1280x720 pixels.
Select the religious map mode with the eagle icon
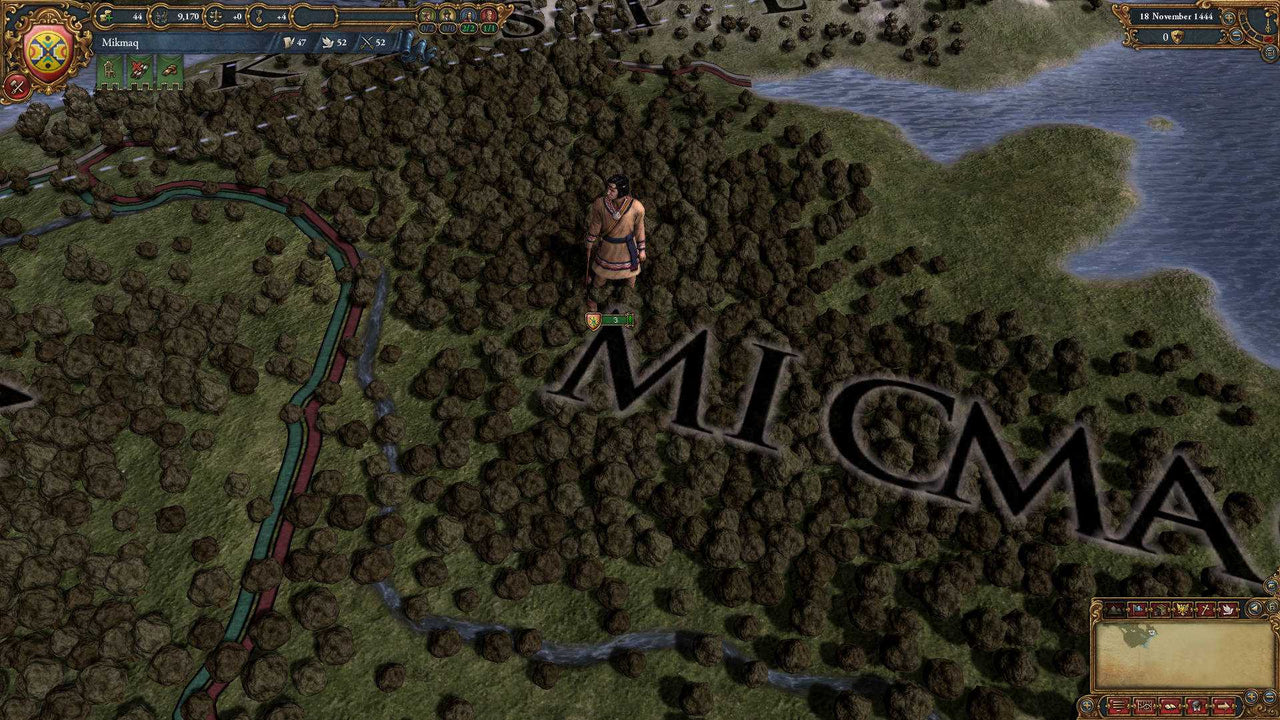tap(1185, 608)
